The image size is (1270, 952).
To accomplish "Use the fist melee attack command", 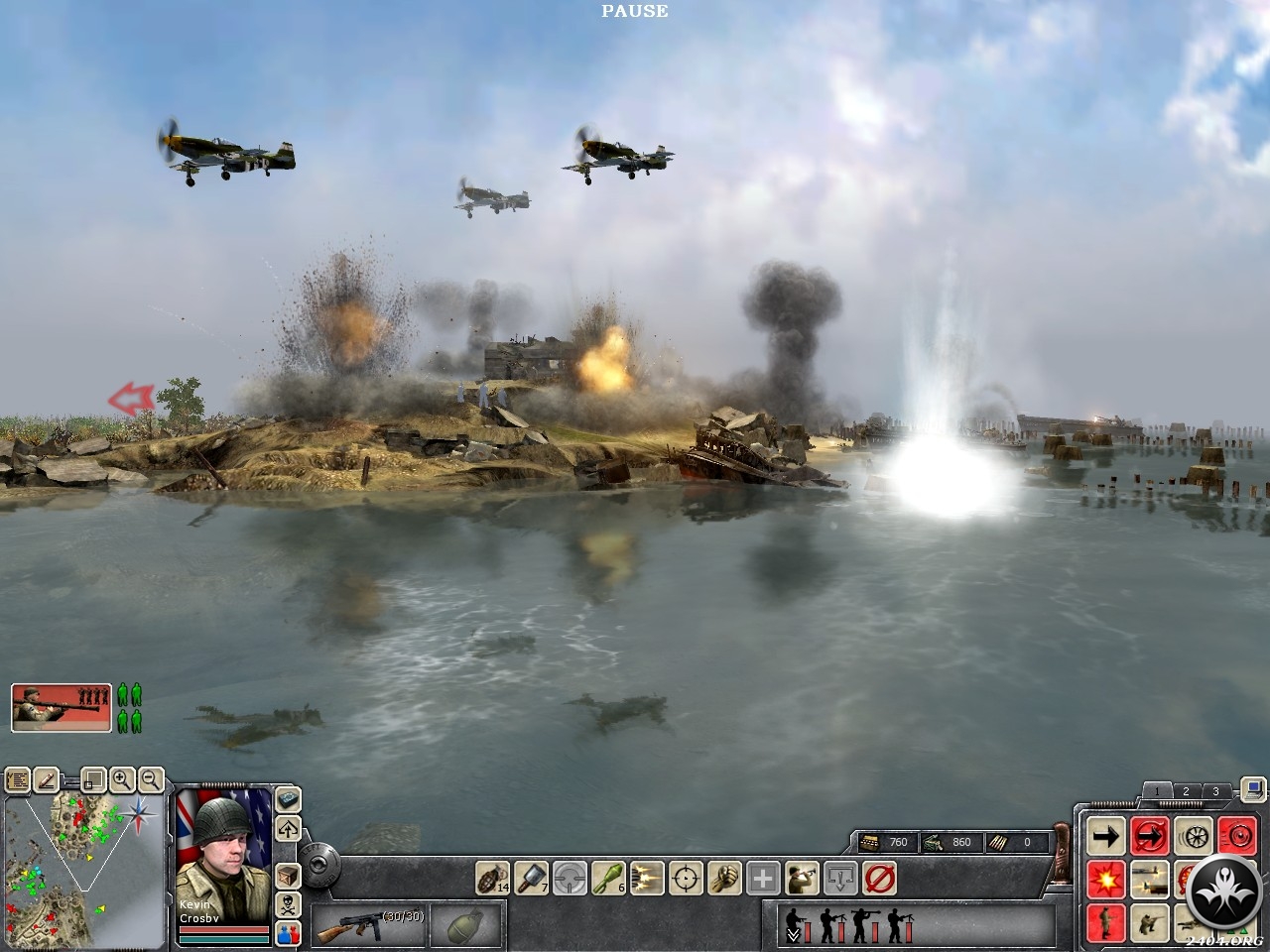I will pos(724,878).
